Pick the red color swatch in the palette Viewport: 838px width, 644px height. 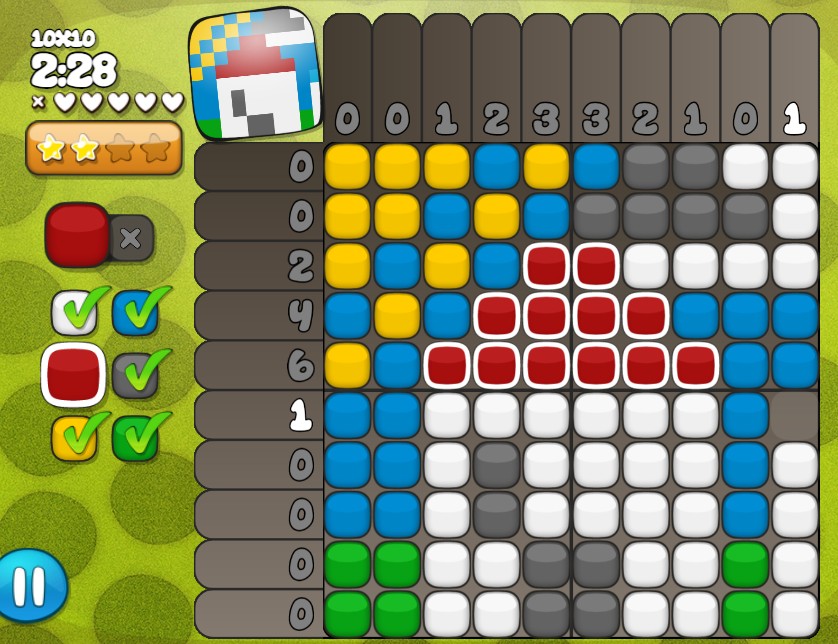tap(74, 374)
